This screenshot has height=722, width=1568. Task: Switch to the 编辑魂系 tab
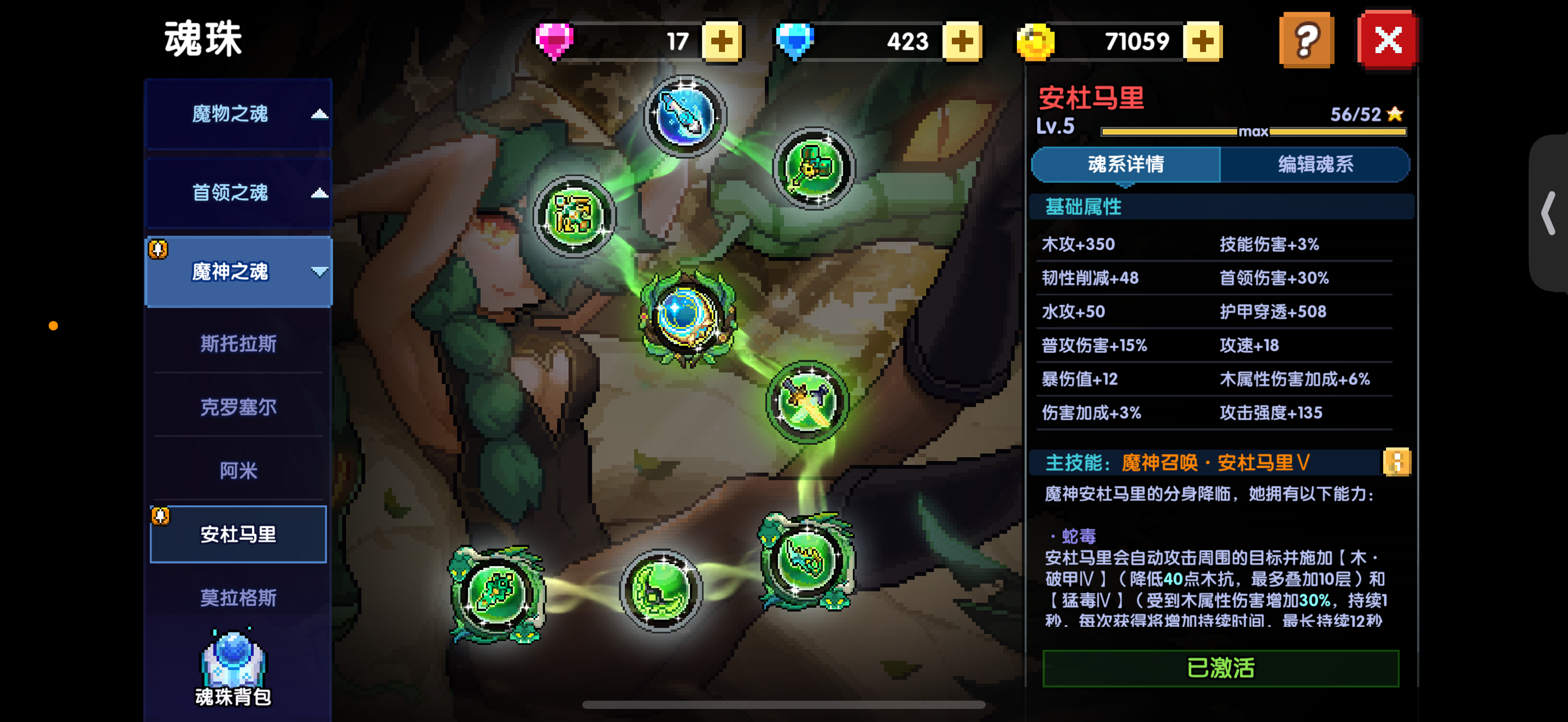pyautogui.click(x=1315, y=164)
